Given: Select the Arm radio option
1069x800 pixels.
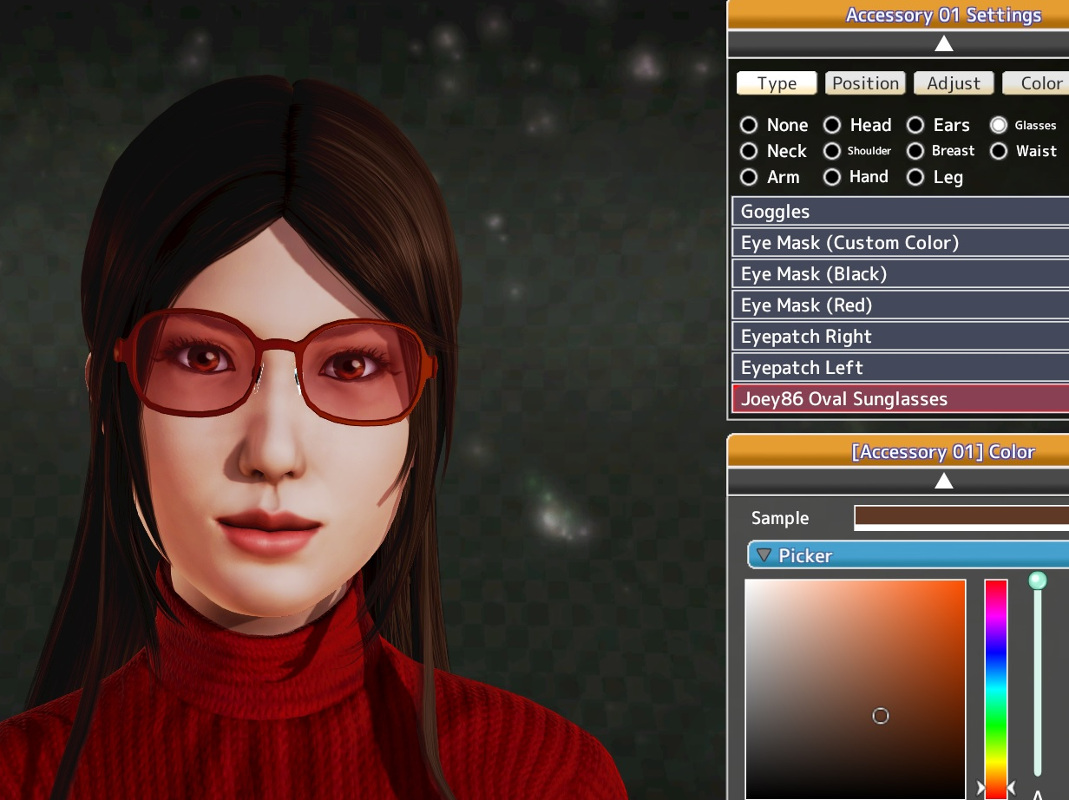Looking at the screenshot, I should click(749, 177).
